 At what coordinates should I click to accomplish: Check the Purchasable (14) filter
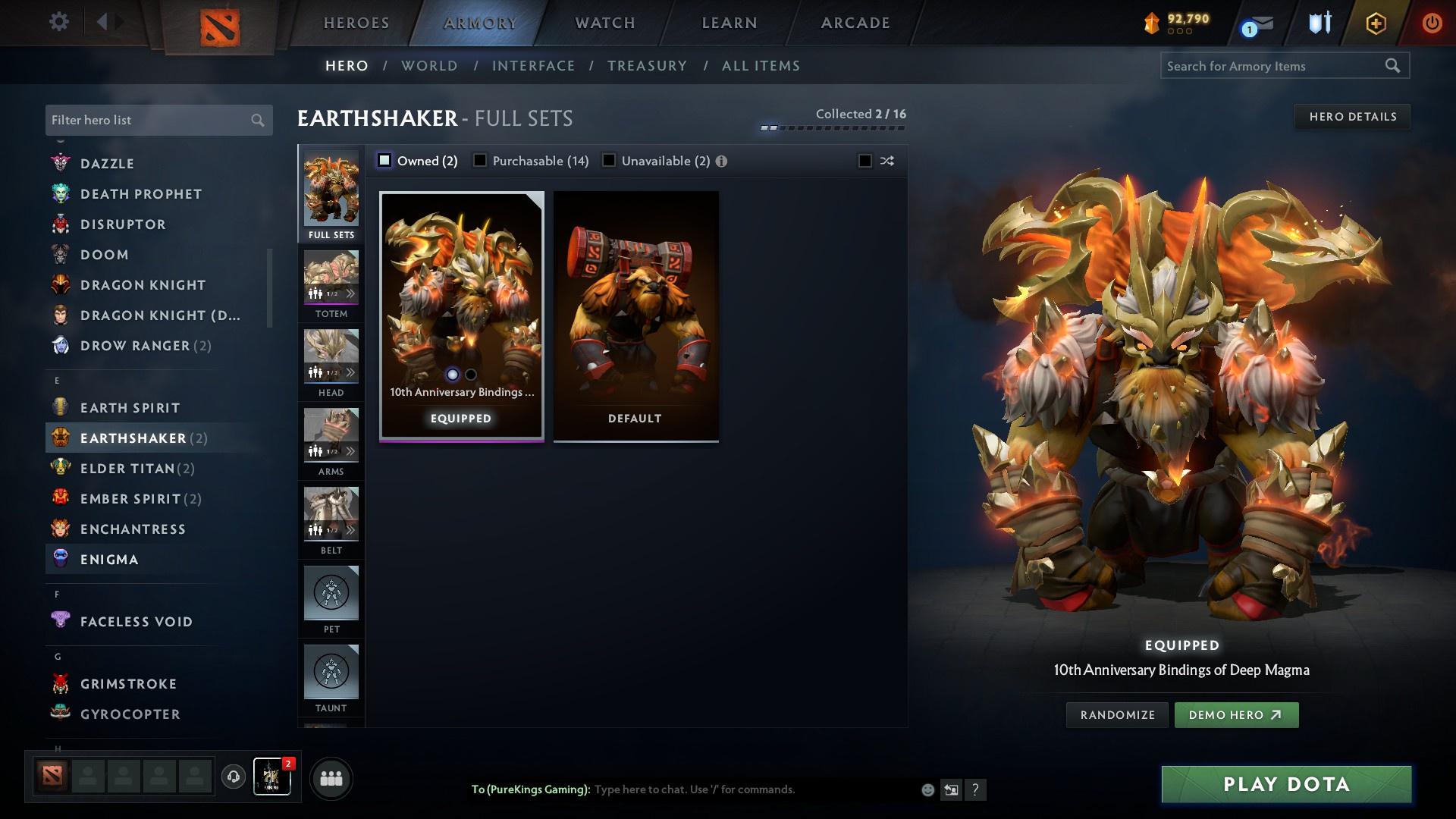480,160
